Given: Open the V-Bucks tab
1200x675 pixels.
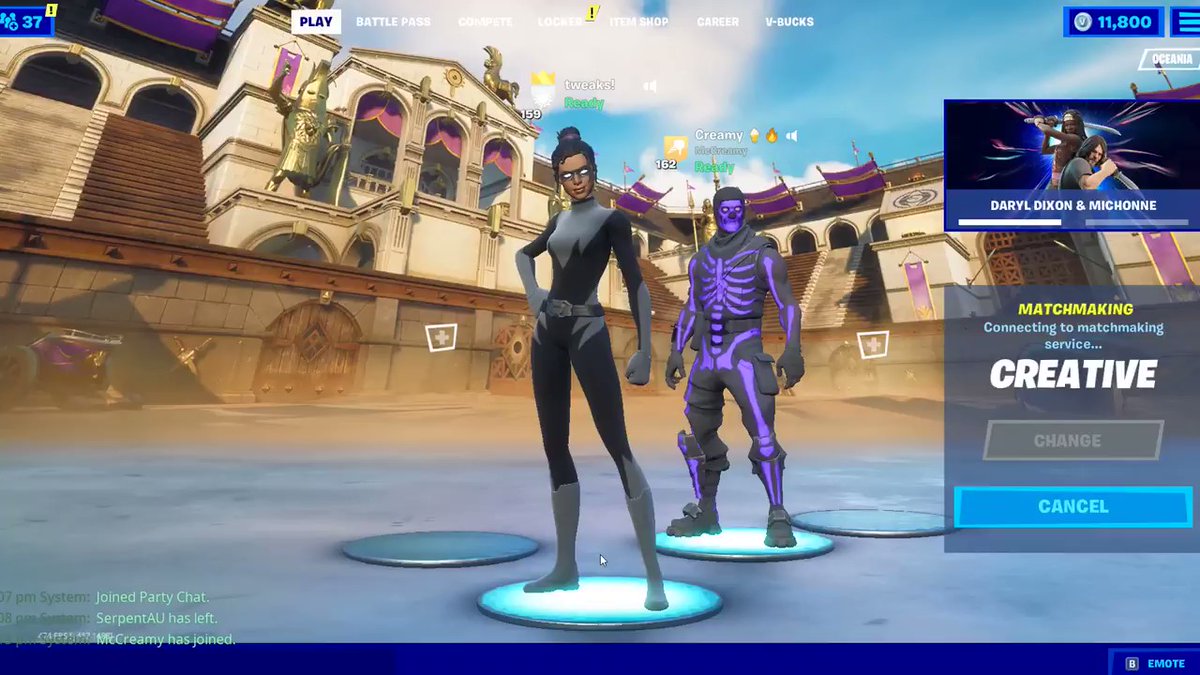Looking at the screenshot, I should 789,22.
